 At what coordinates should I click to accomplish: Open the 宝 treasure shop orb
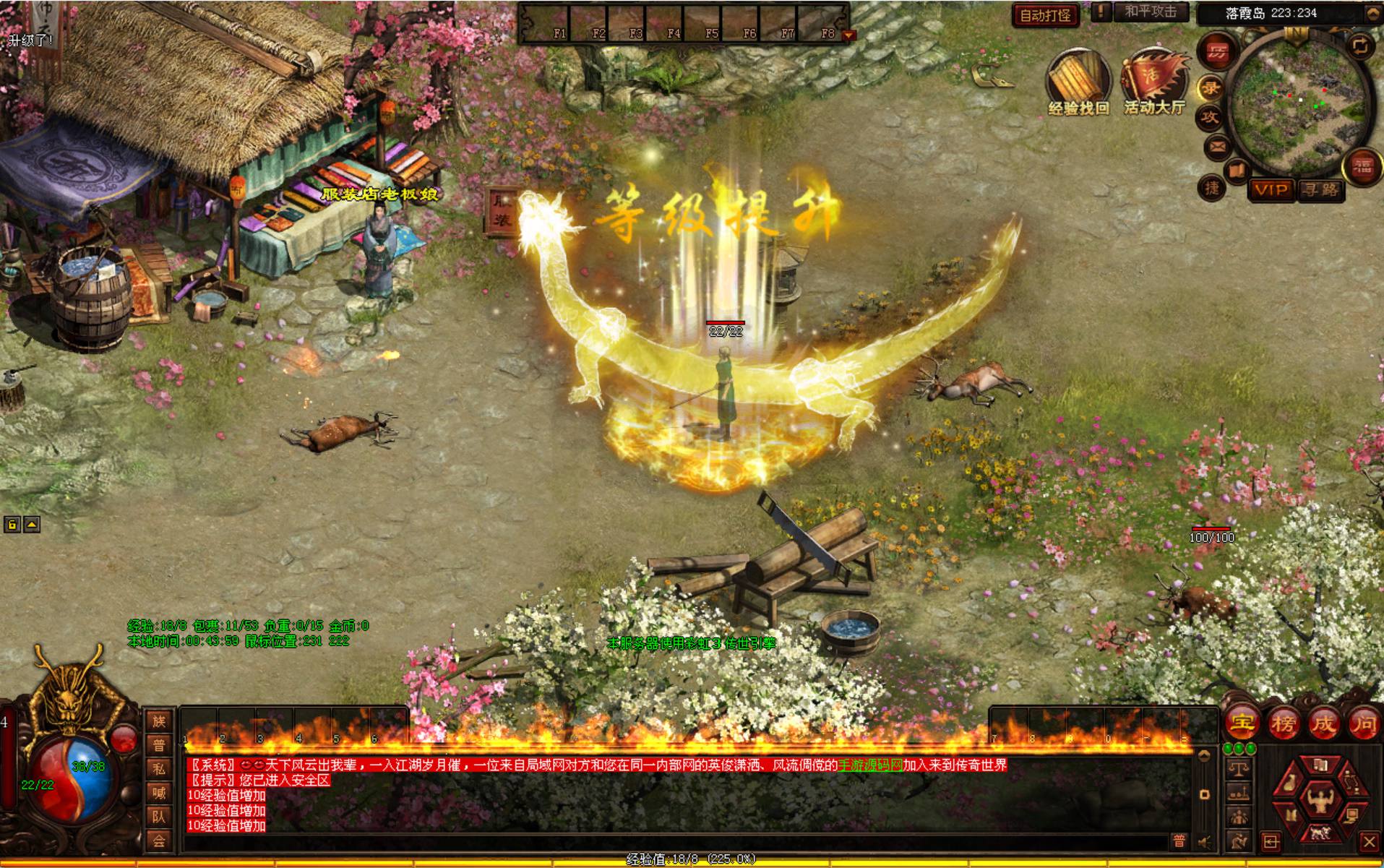click(1242, 722)
